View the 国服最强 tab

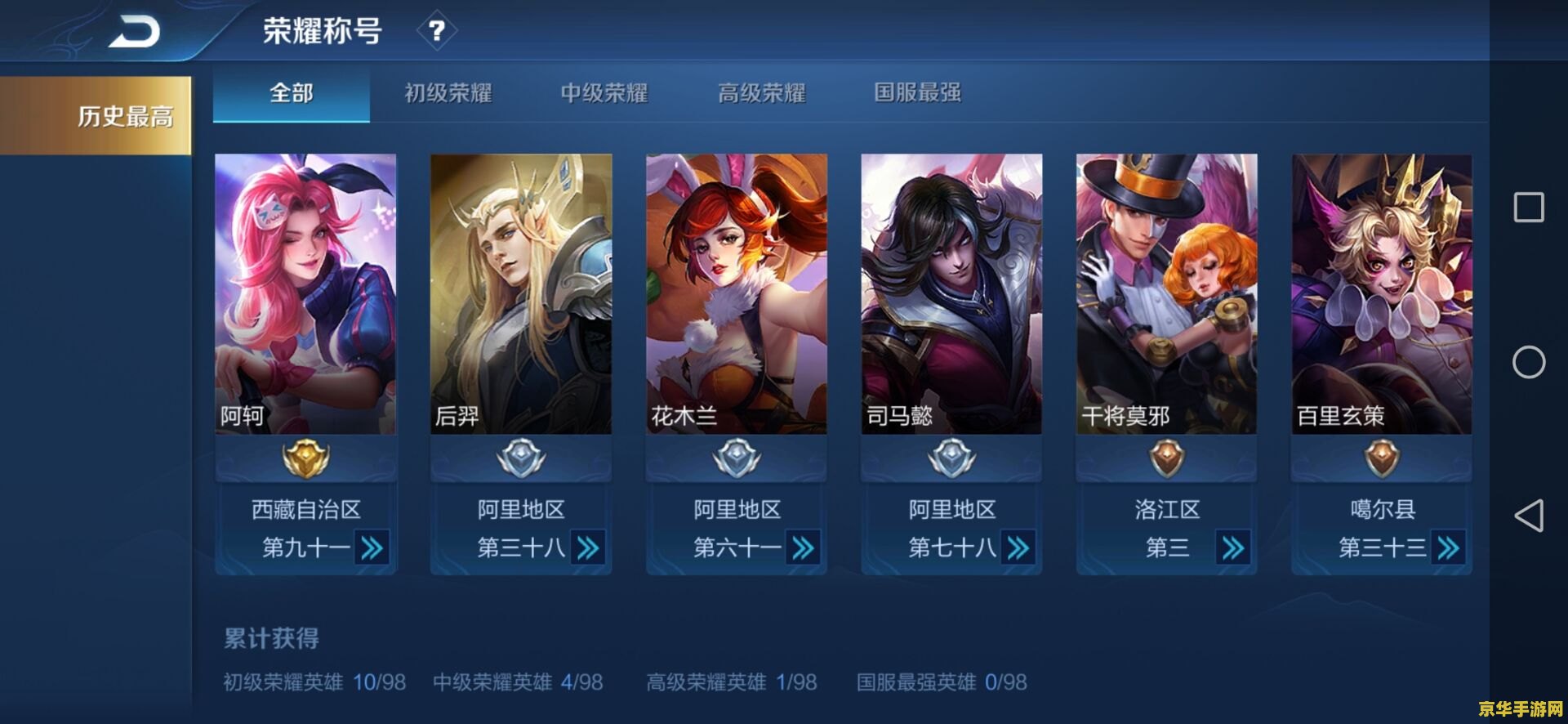[x=917, y=93]
